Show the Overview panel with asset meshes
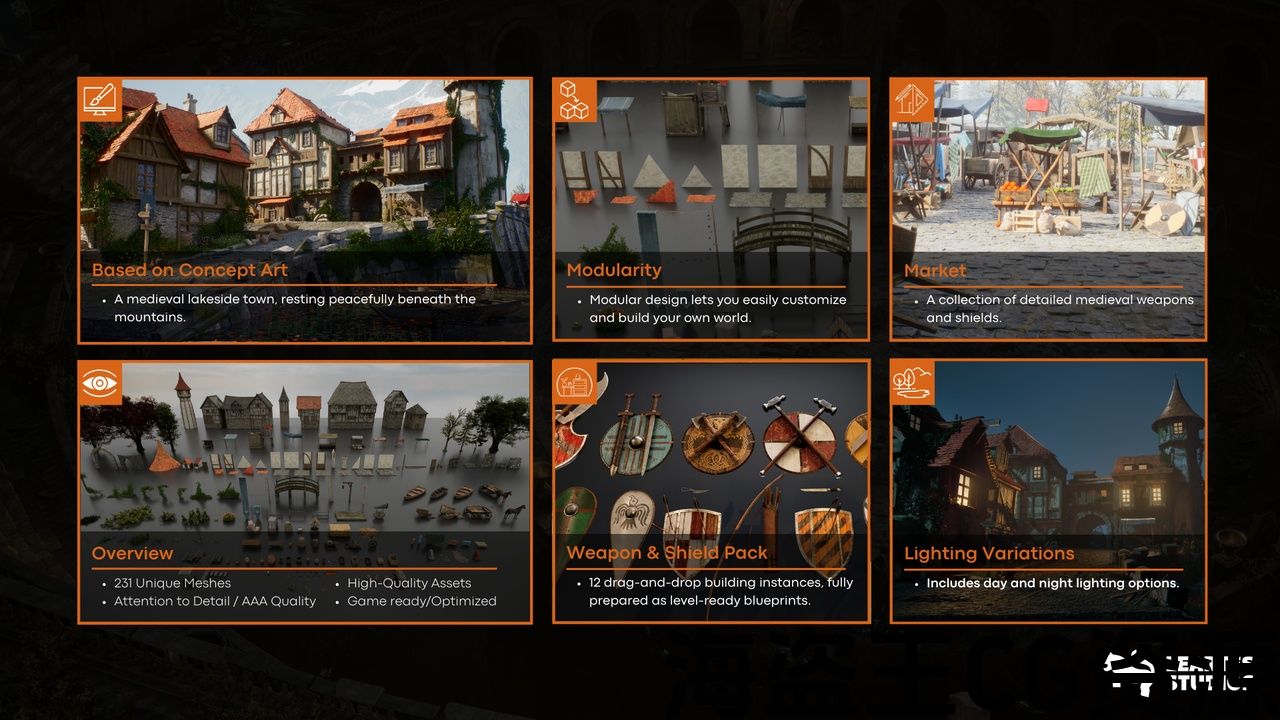The image size is (1280, 720). click(304, 492)
